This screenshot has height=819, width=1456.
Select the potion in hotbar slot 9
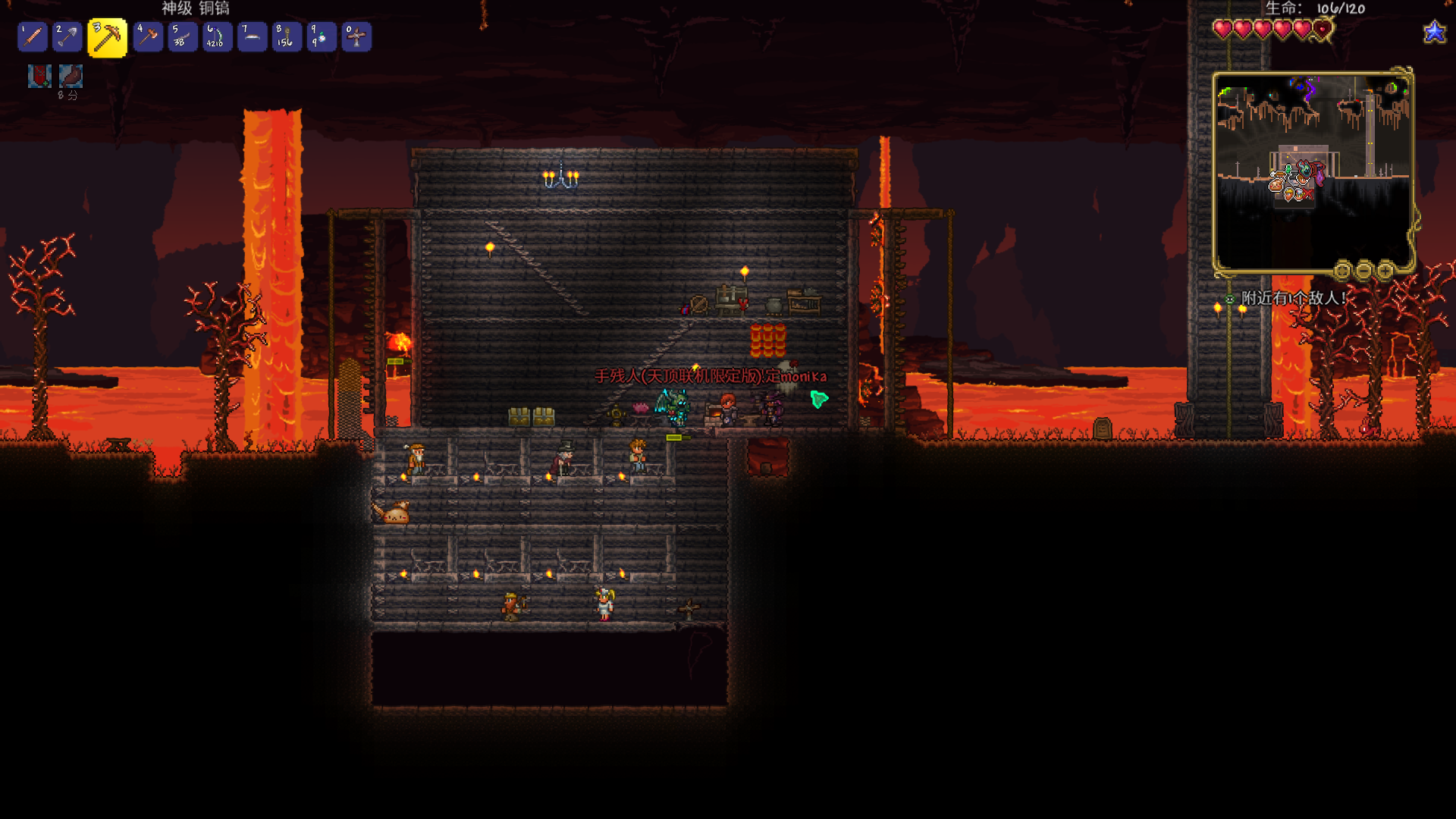pos(322,36)
